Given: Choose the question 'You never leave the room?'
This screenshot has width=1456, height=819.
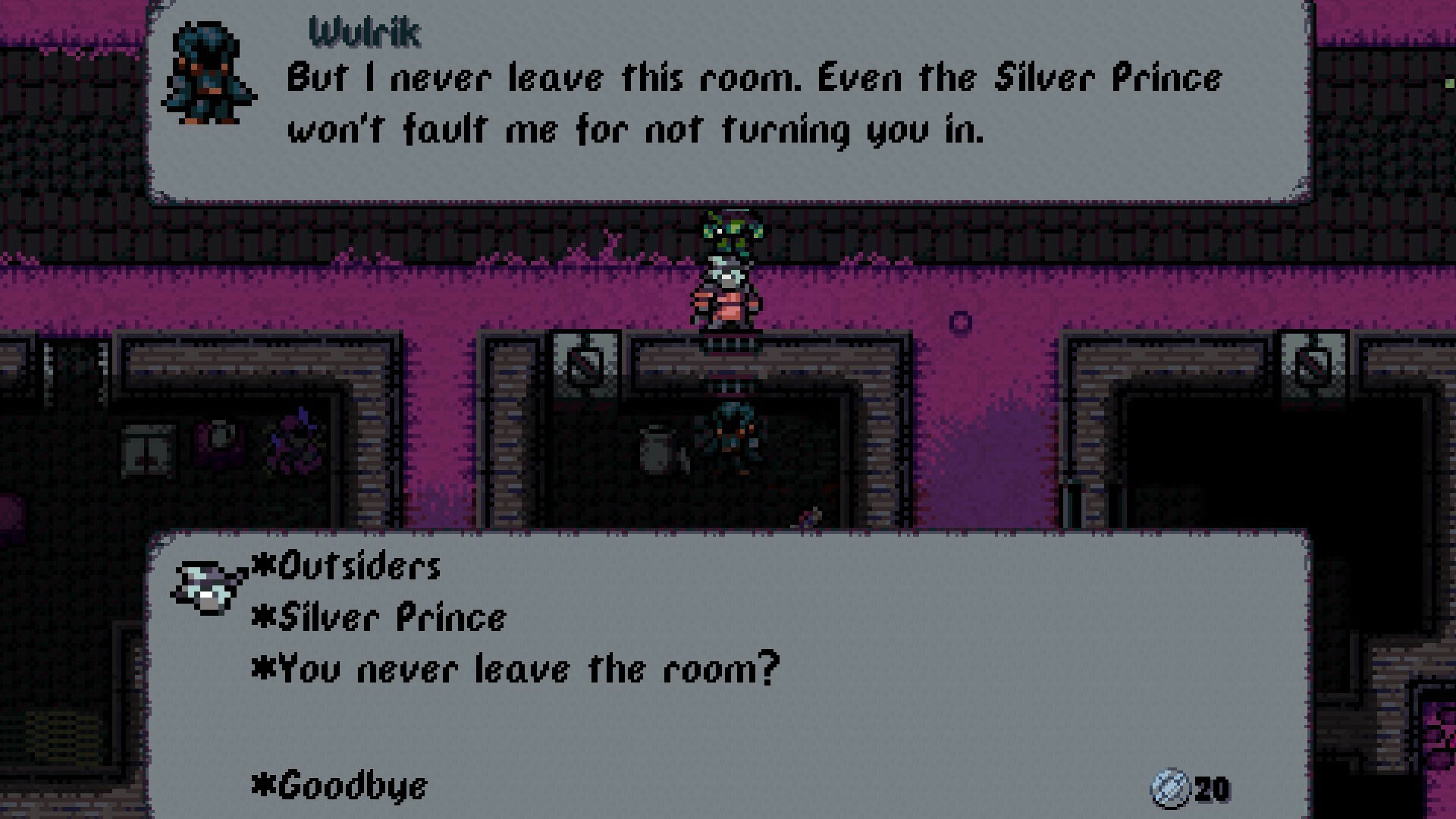Looking at the screenshot, I should (523, 669).
